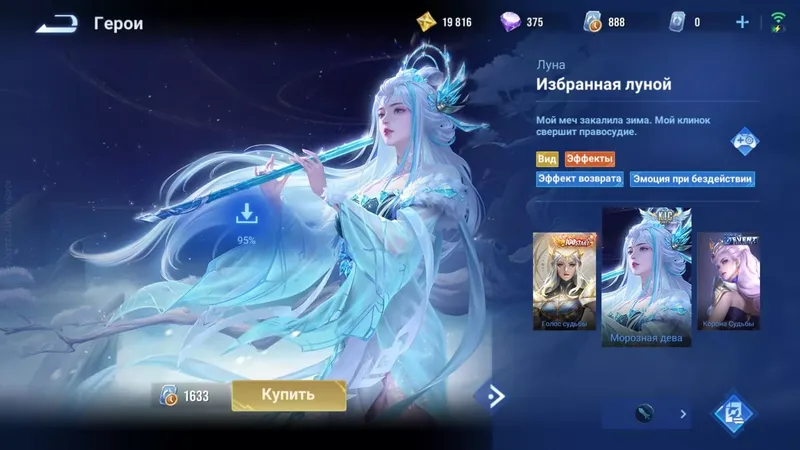Tap the download icon at 95%
Viewport: 800px width, 450px height.
246,214
